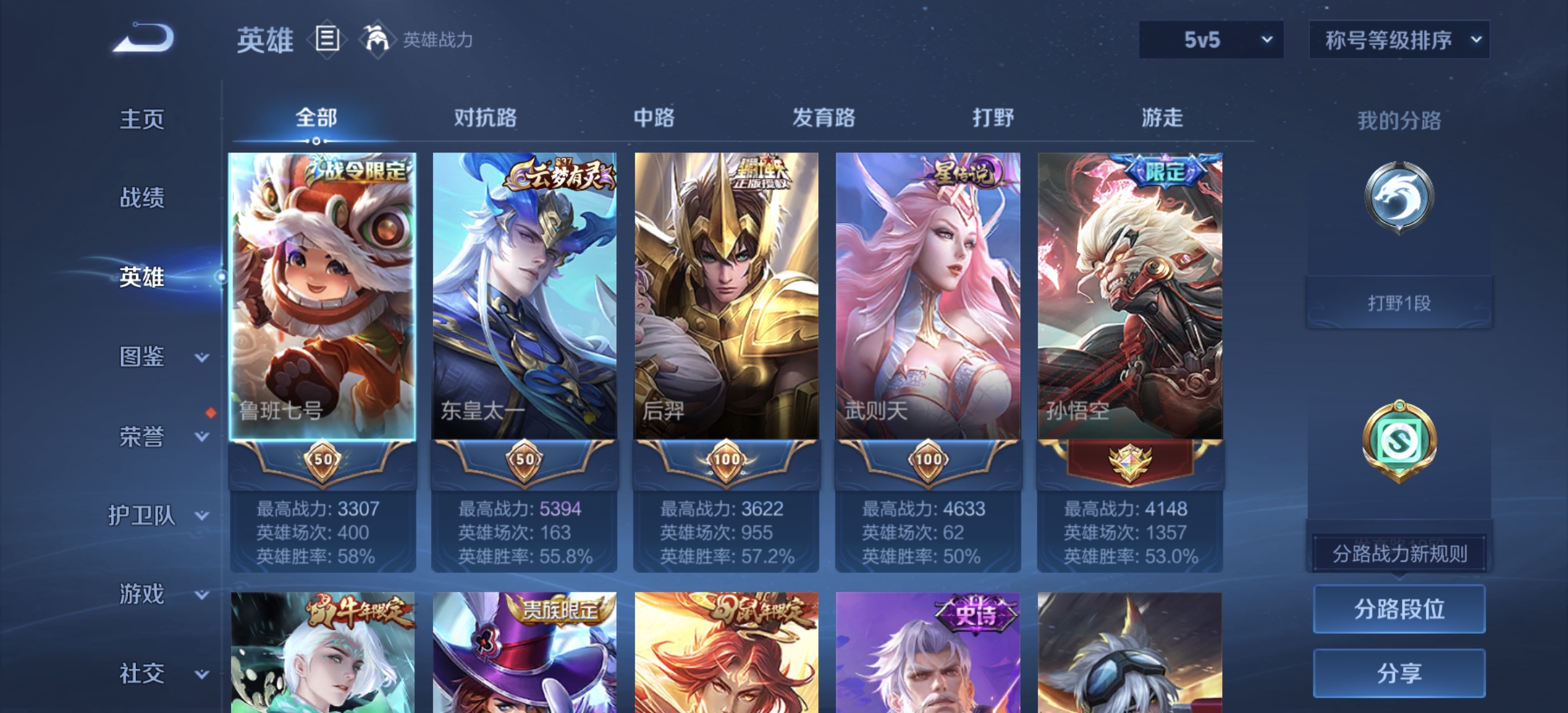Switch to the 对抗路 tab

[x=486, y=118]
